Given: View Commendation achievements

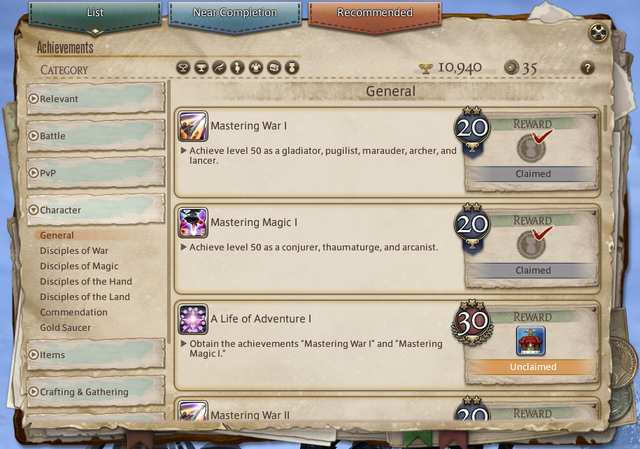Looking at the screenshot, I should coord(74,312).
